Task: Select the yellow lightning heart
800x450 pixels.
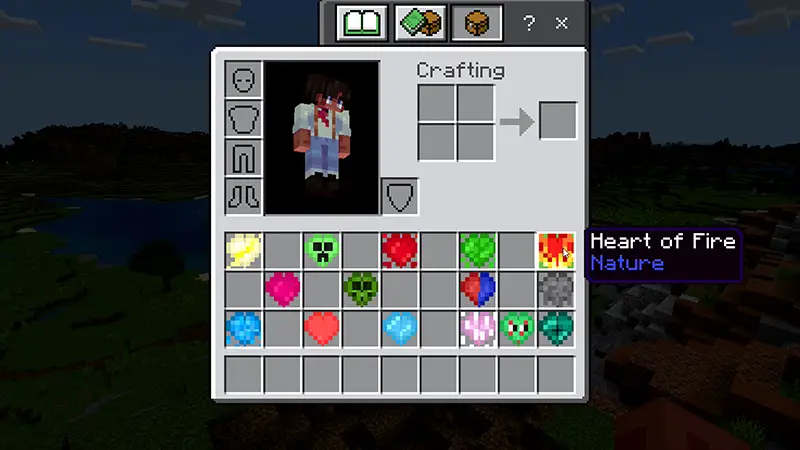Action: pos(243,250)
